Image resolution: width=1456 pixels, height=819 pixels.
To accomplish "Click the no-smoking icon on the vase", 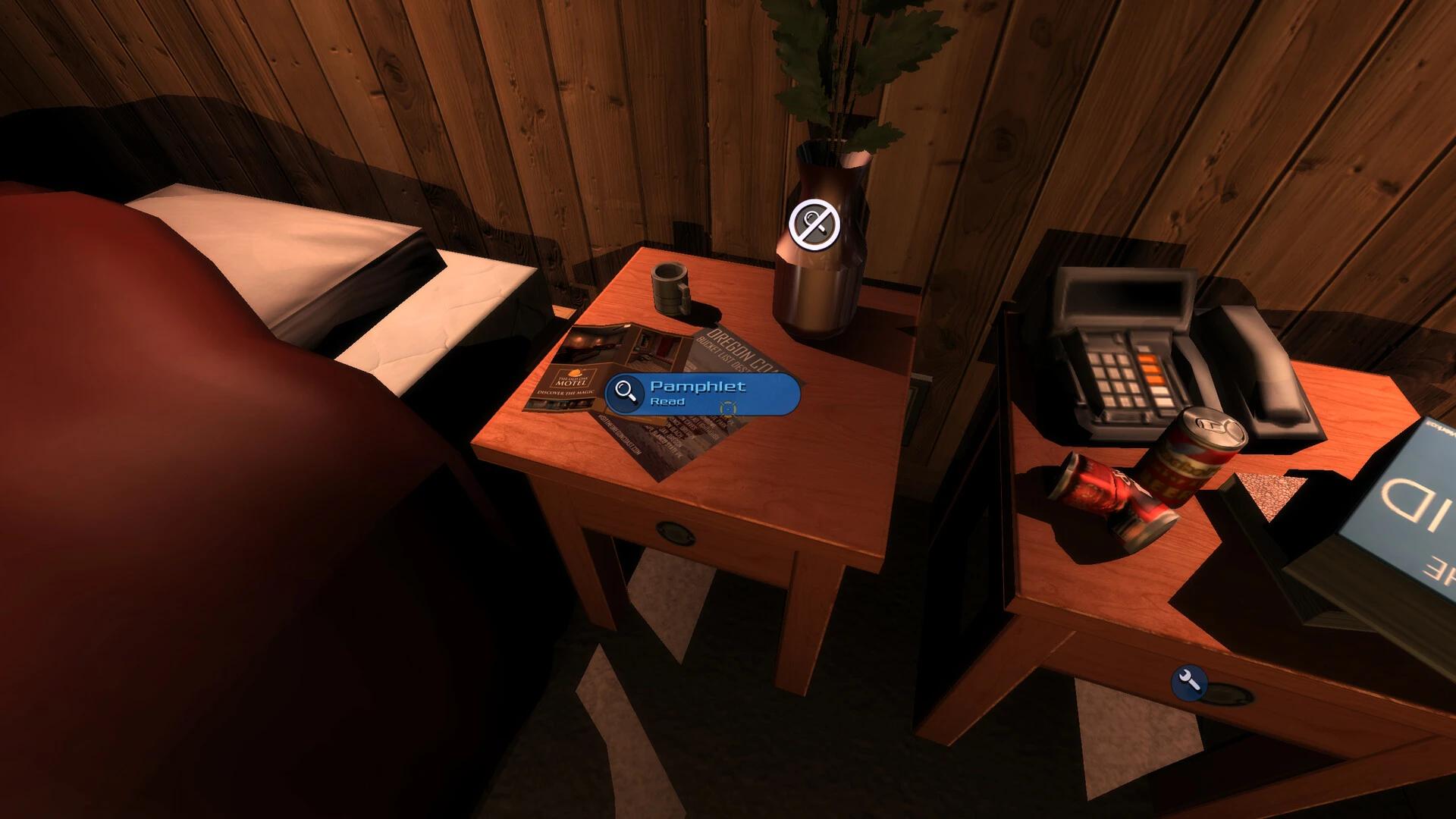I will (815, 223).
